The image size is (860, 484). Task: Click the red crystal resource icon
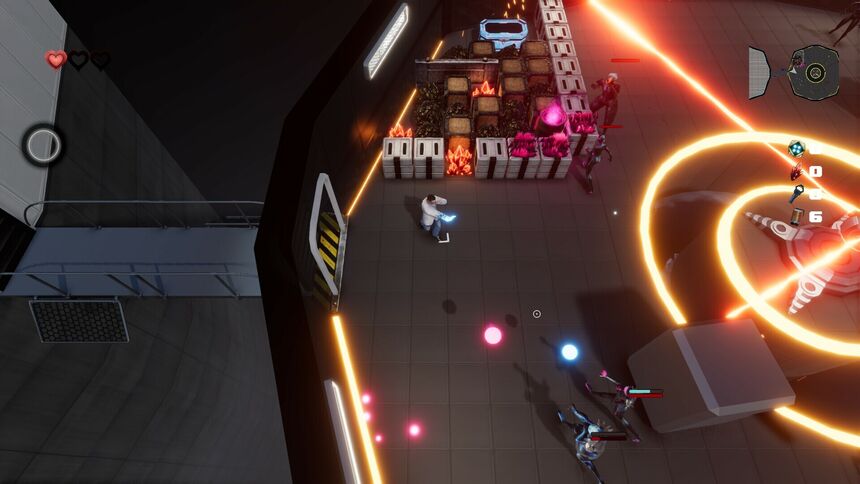click(797, 171)
